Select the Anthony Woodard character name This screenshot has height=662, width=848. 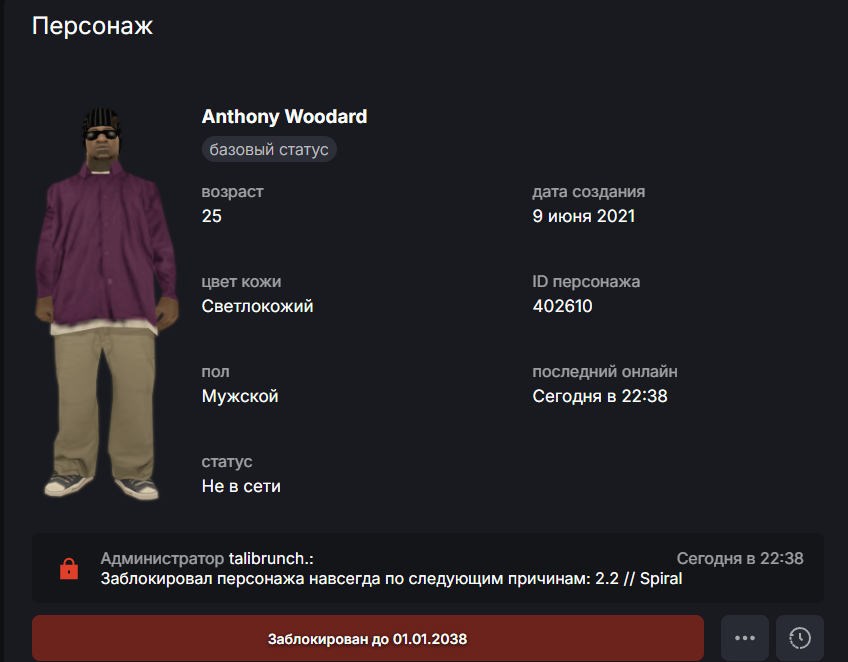284,117
